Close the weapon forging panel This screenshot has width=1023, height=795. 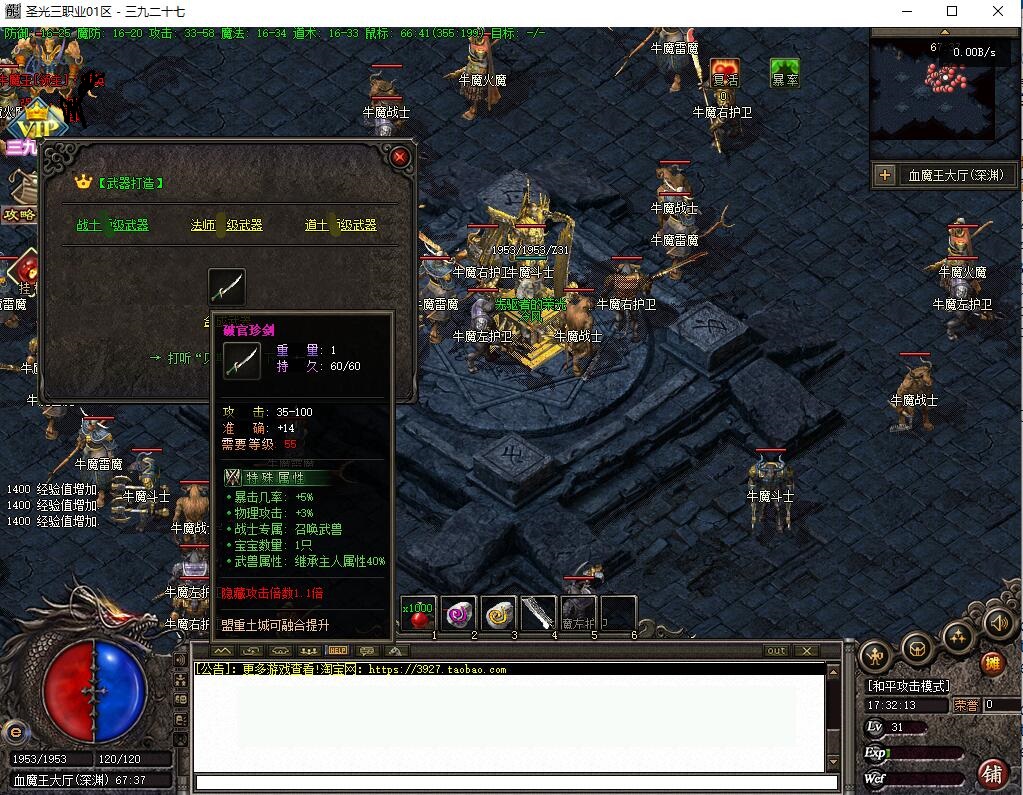400,157
